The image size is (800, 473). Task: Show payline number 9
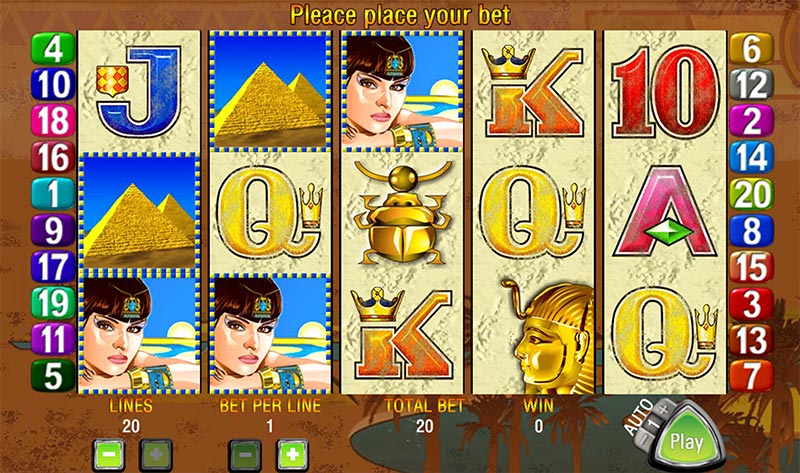[x=51, y=230]
